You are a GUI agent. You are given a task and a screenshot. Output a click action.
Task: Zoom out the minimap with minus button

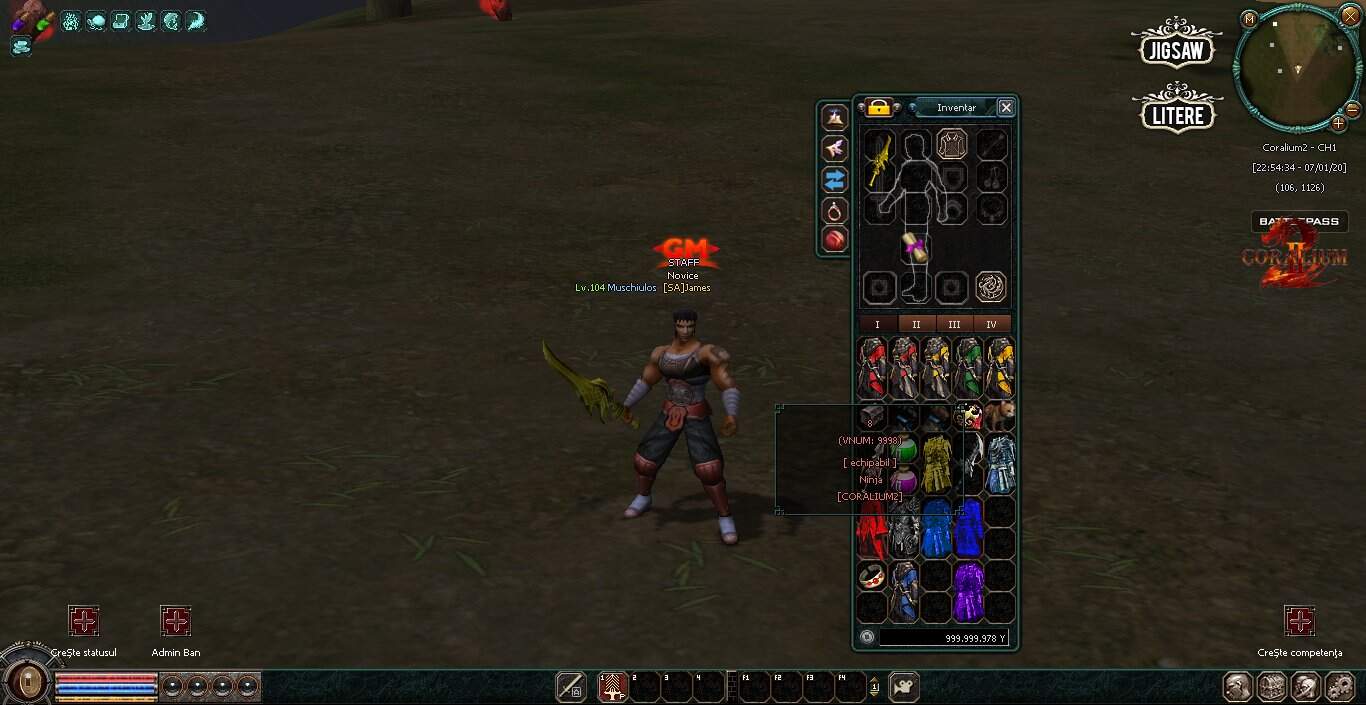point(1352,109)
